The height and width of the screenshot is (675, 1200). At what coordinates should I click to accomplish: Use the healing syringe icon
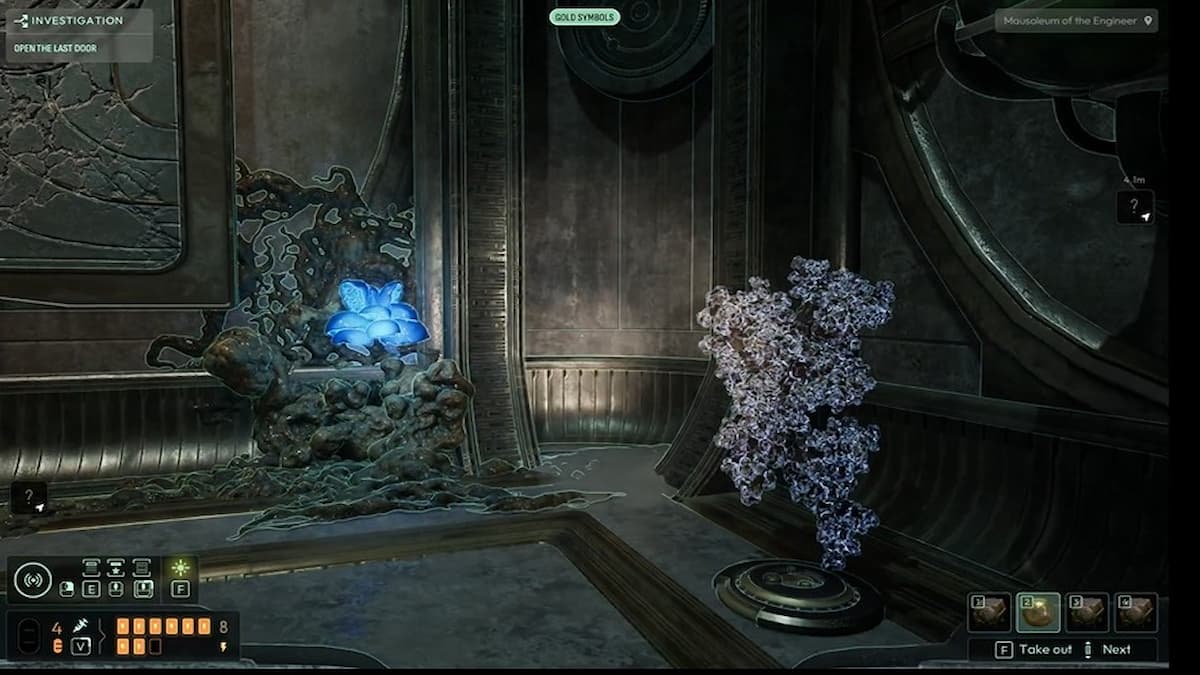pyautogui.click(x=81, y=627)
